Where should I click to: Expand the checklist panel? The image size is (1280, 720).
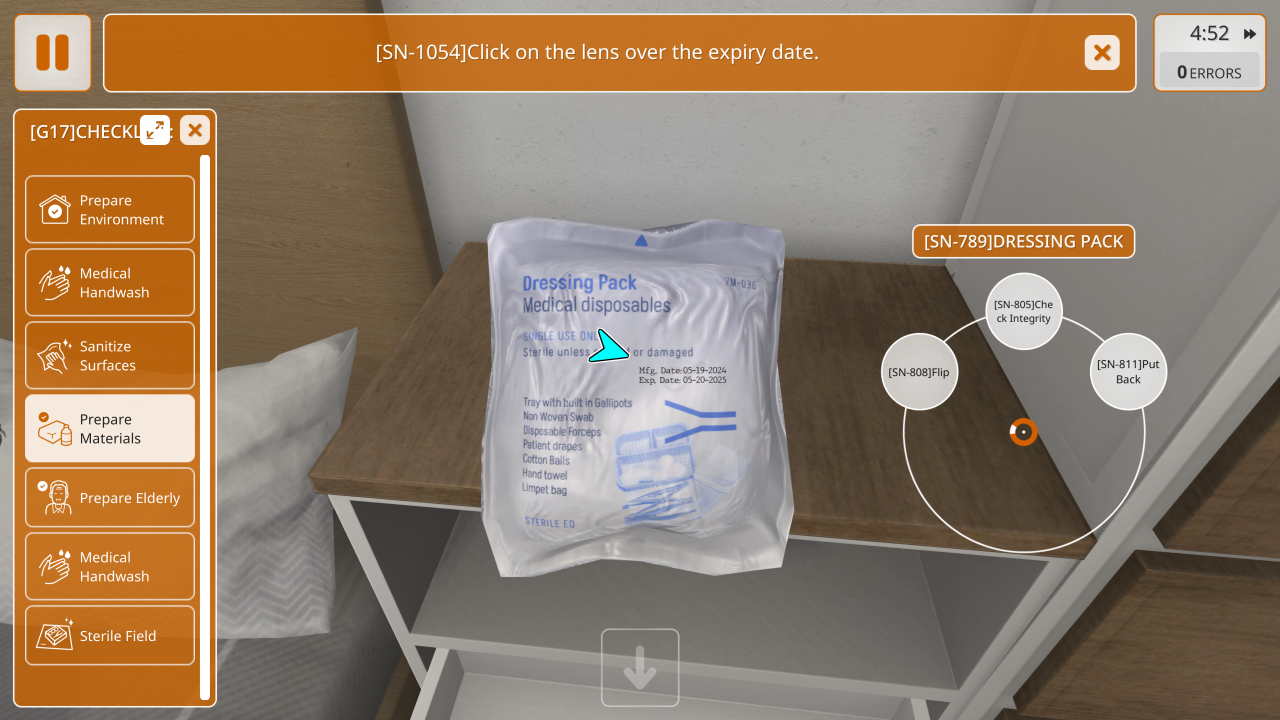(x=155, y=130)
